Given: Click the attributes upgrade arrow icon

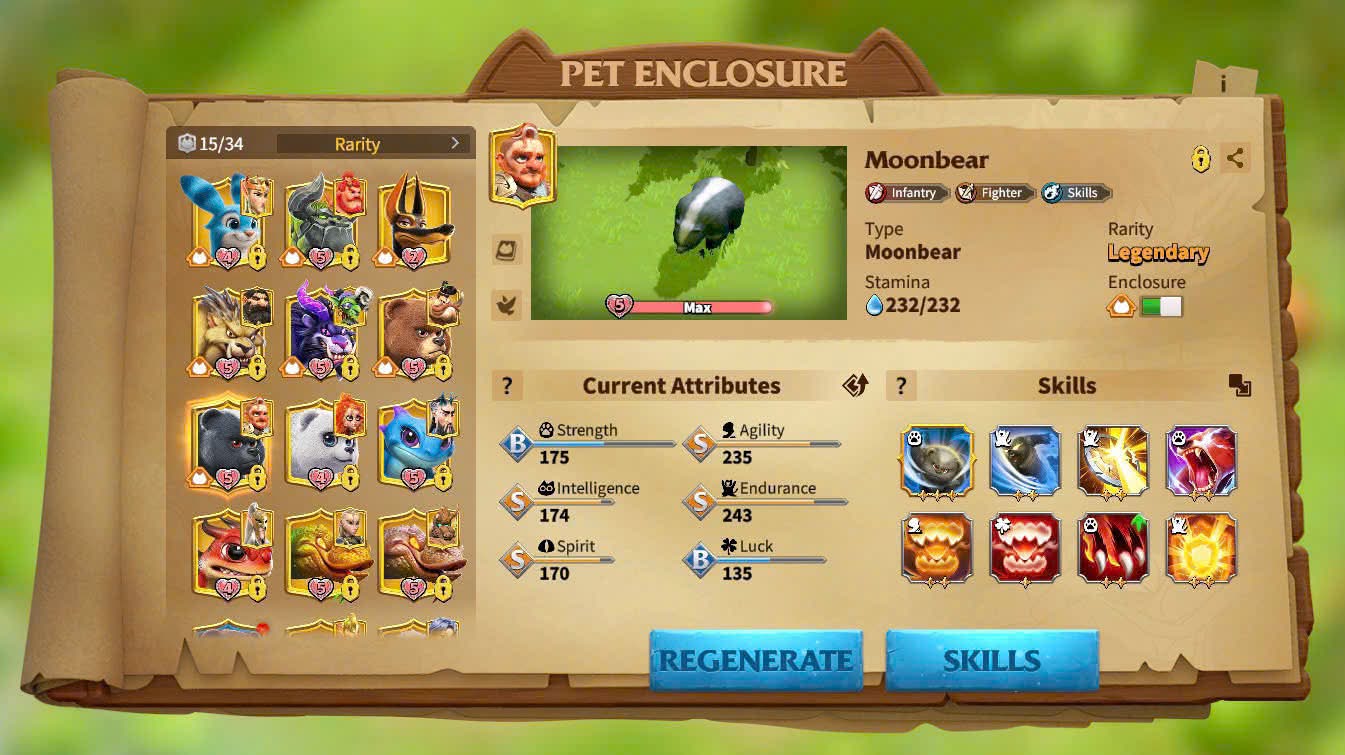Looking at the screenshot, I should point(855,386).
